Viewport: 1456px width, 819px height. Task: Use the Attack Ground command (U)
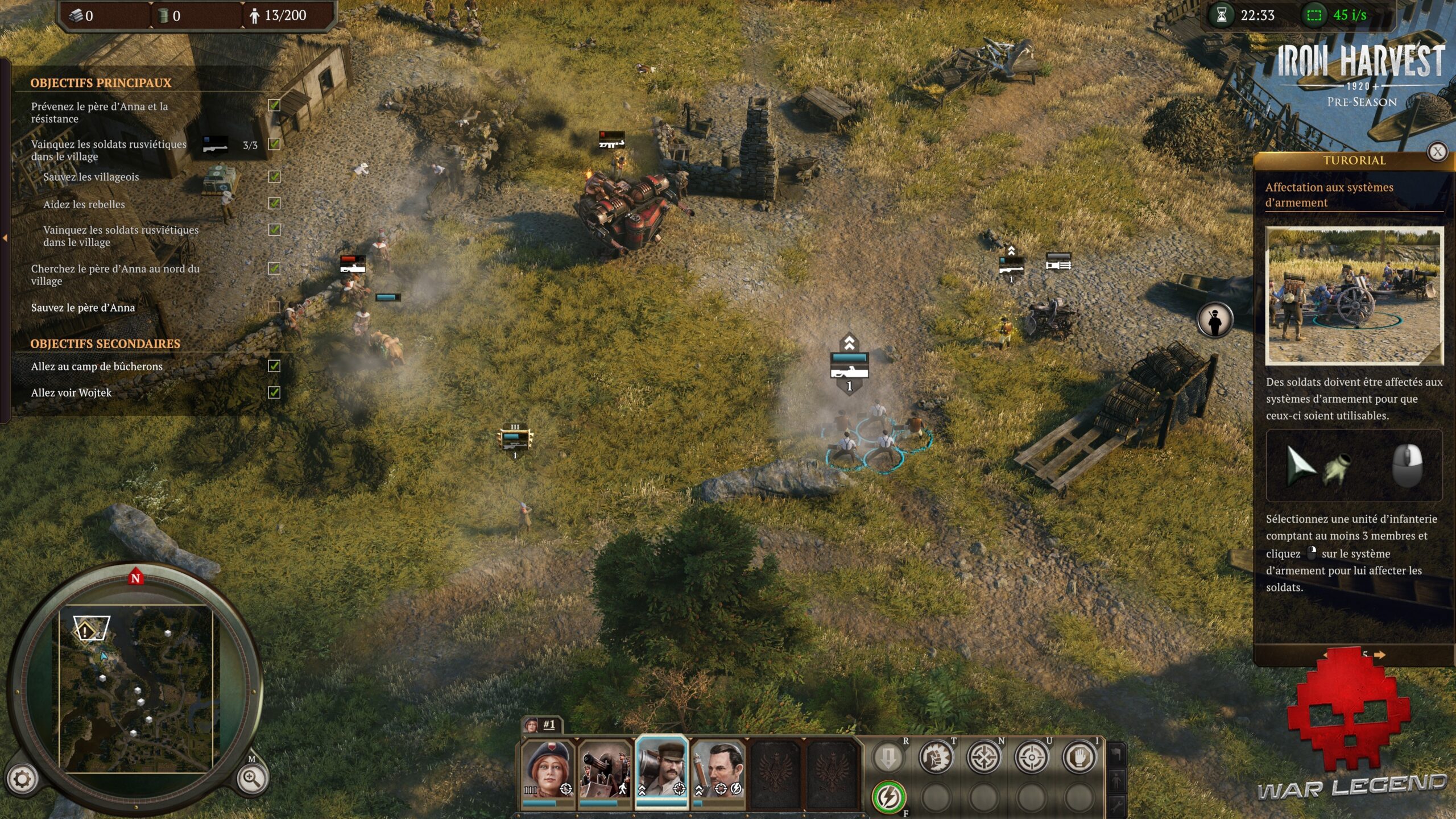click(x=1032, y=757)
